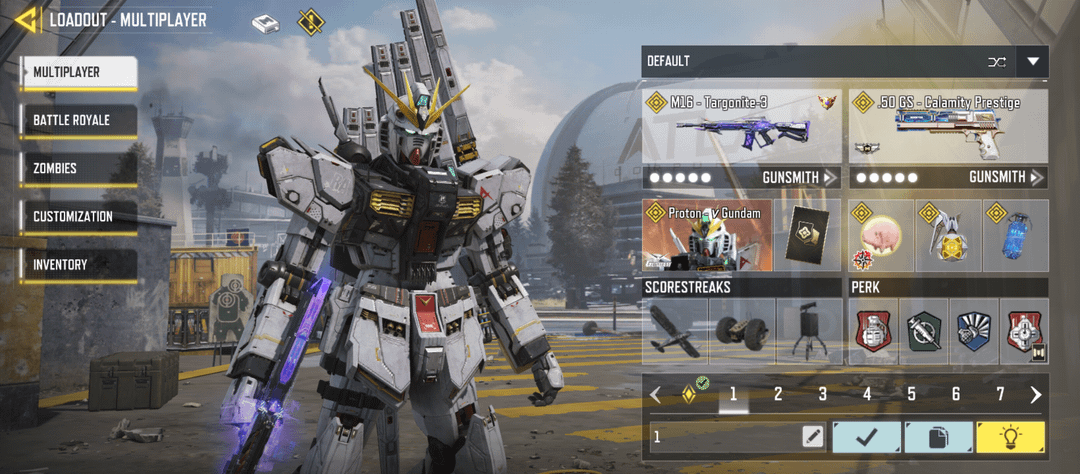1080x474 pixels.
Task: Select the tripod sentry scorestreak
Action: tap(809, 331)
